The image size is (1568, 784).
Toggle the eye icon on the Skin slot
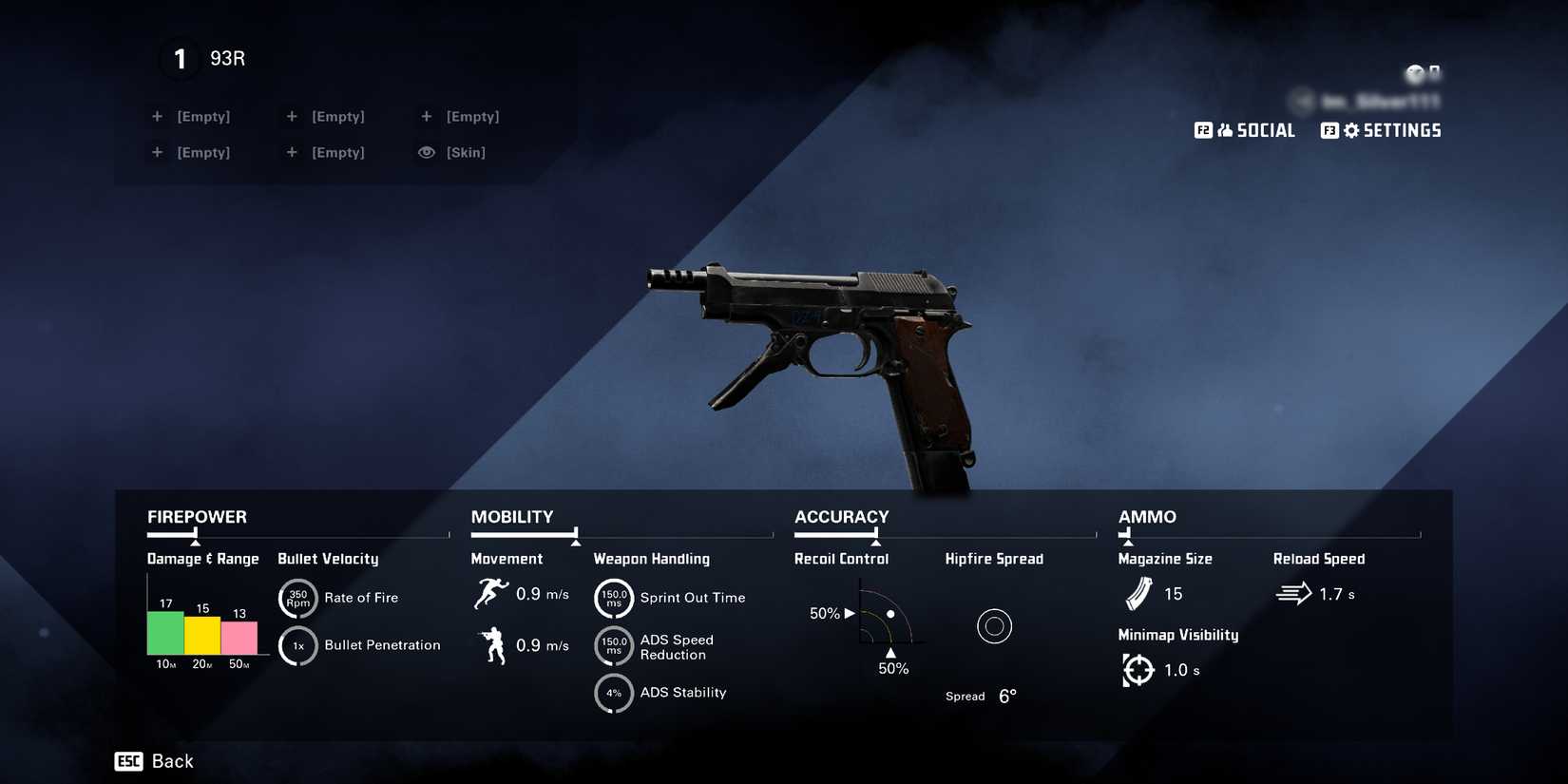[425, 152]
